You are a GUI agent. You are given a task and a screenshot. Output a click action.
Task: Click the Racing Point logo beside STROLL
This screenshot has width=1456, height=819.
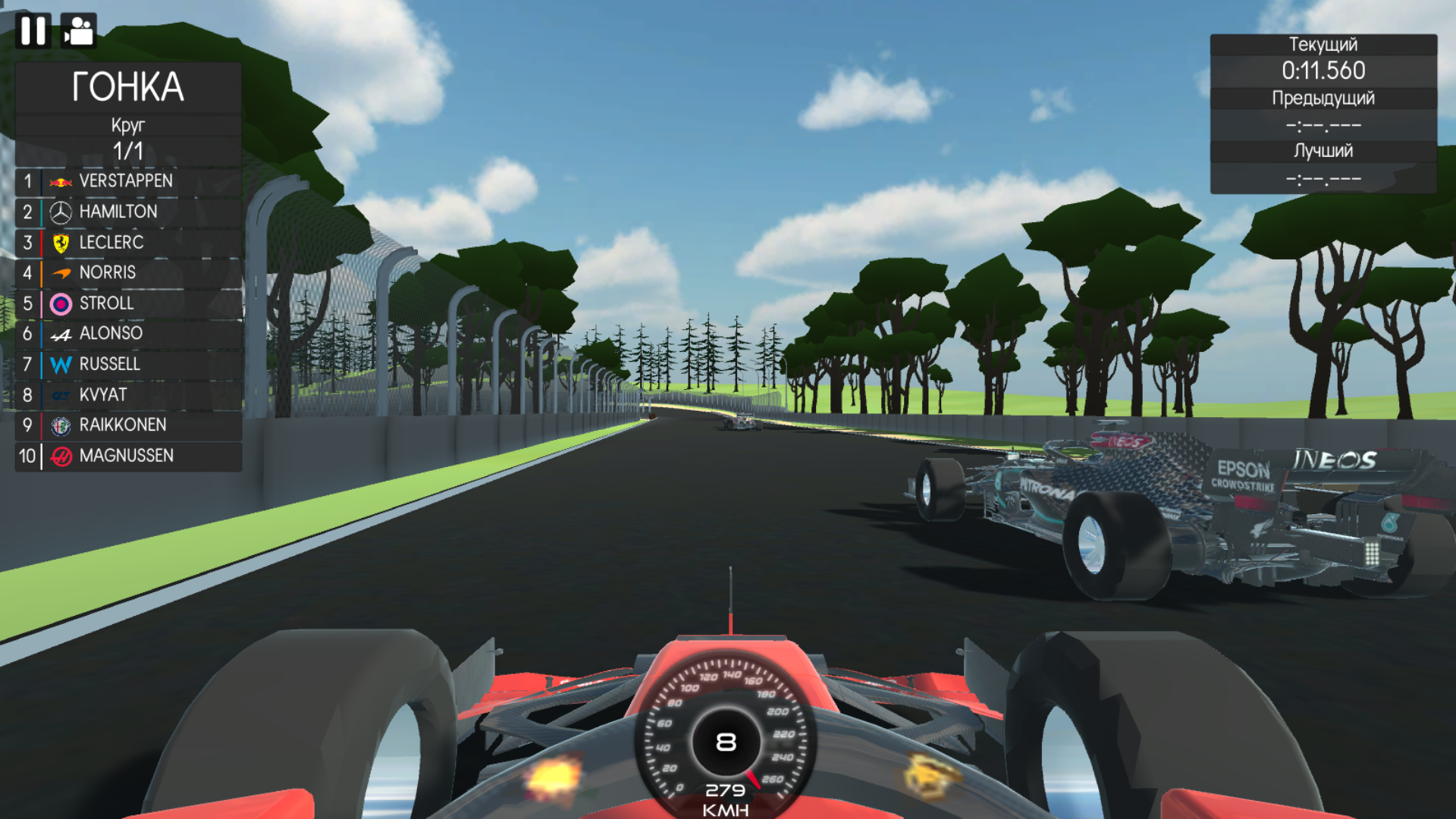click(61, 303)
